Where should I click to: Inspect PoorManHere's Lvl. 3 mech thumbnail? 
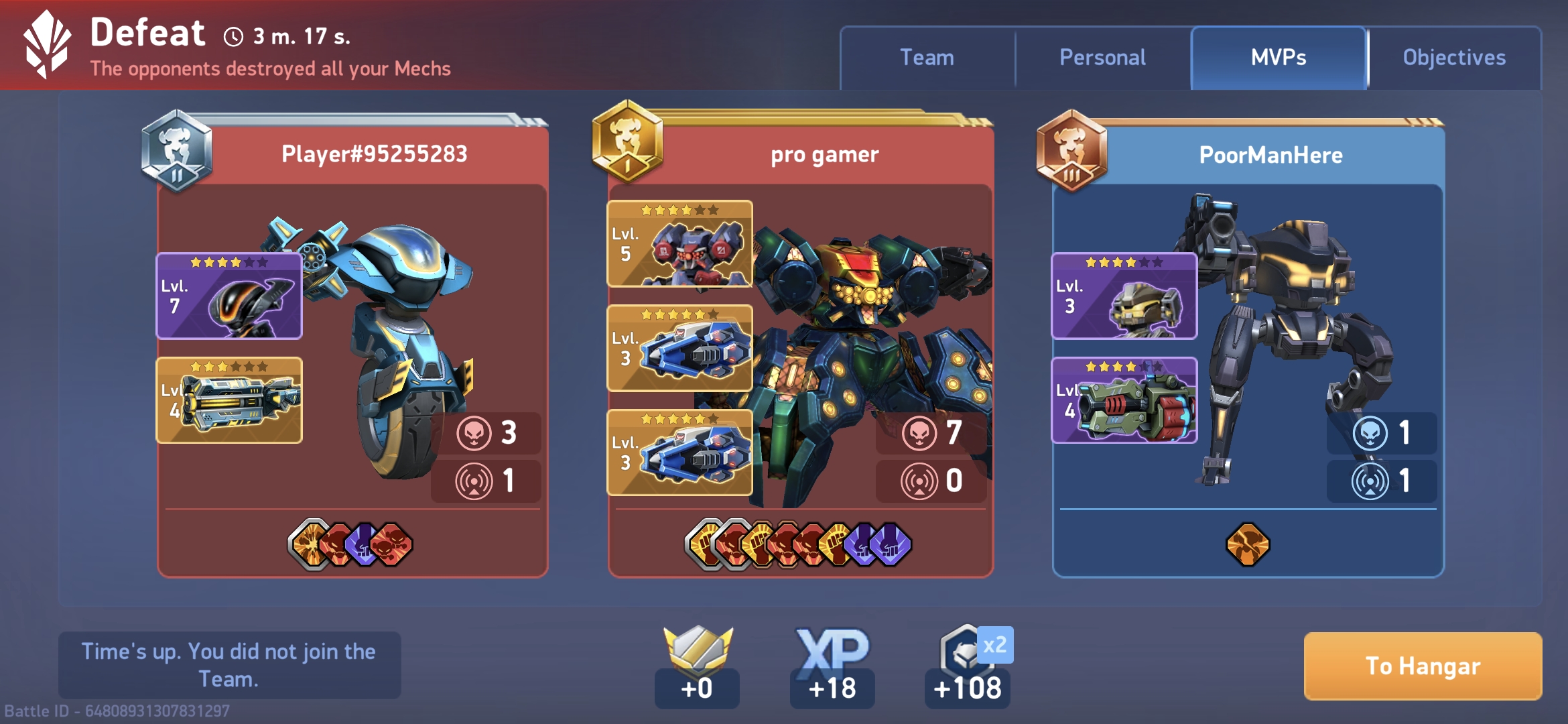tap(1124, 296)
